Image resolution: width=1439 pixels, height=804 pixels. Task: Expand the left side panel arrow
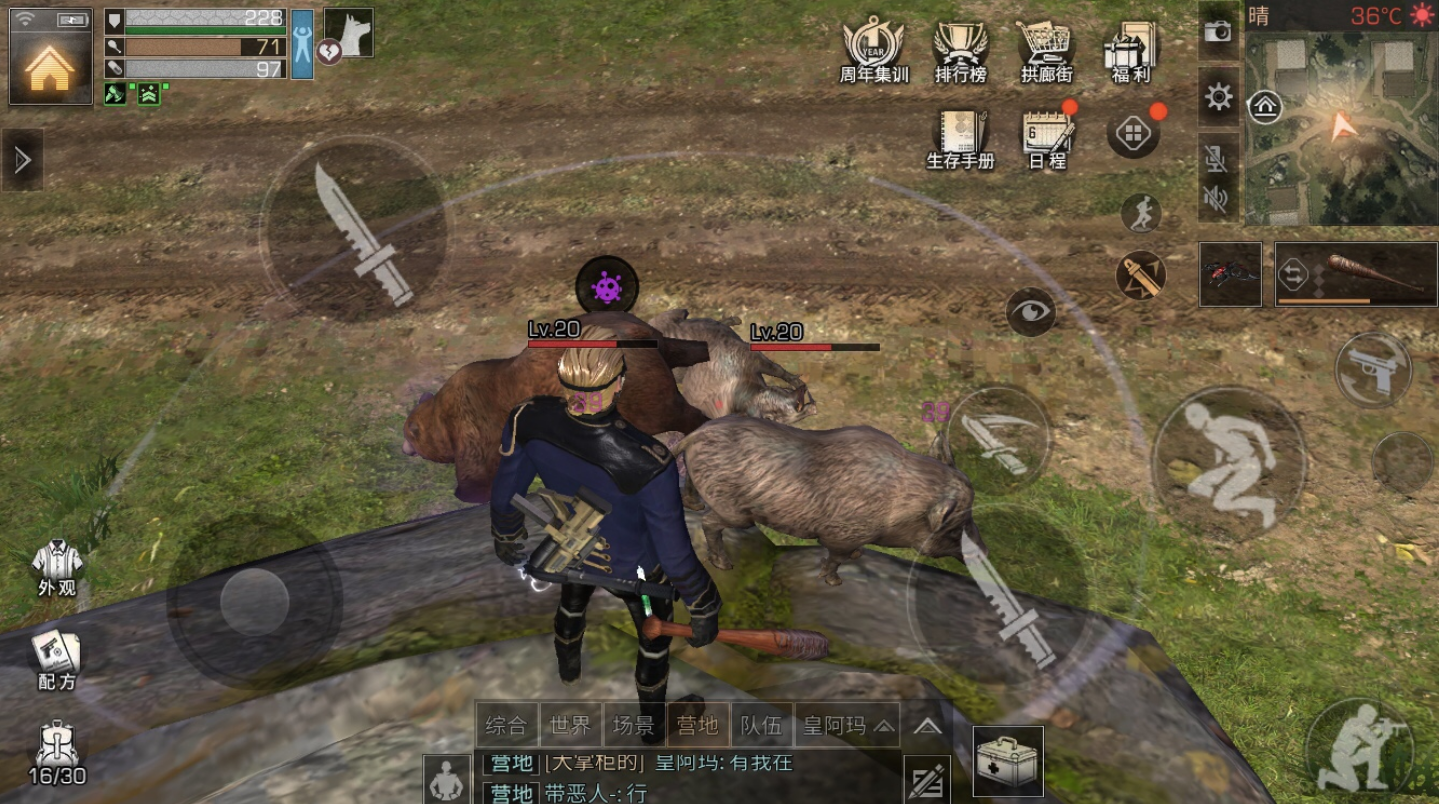[x=22, y=160]
